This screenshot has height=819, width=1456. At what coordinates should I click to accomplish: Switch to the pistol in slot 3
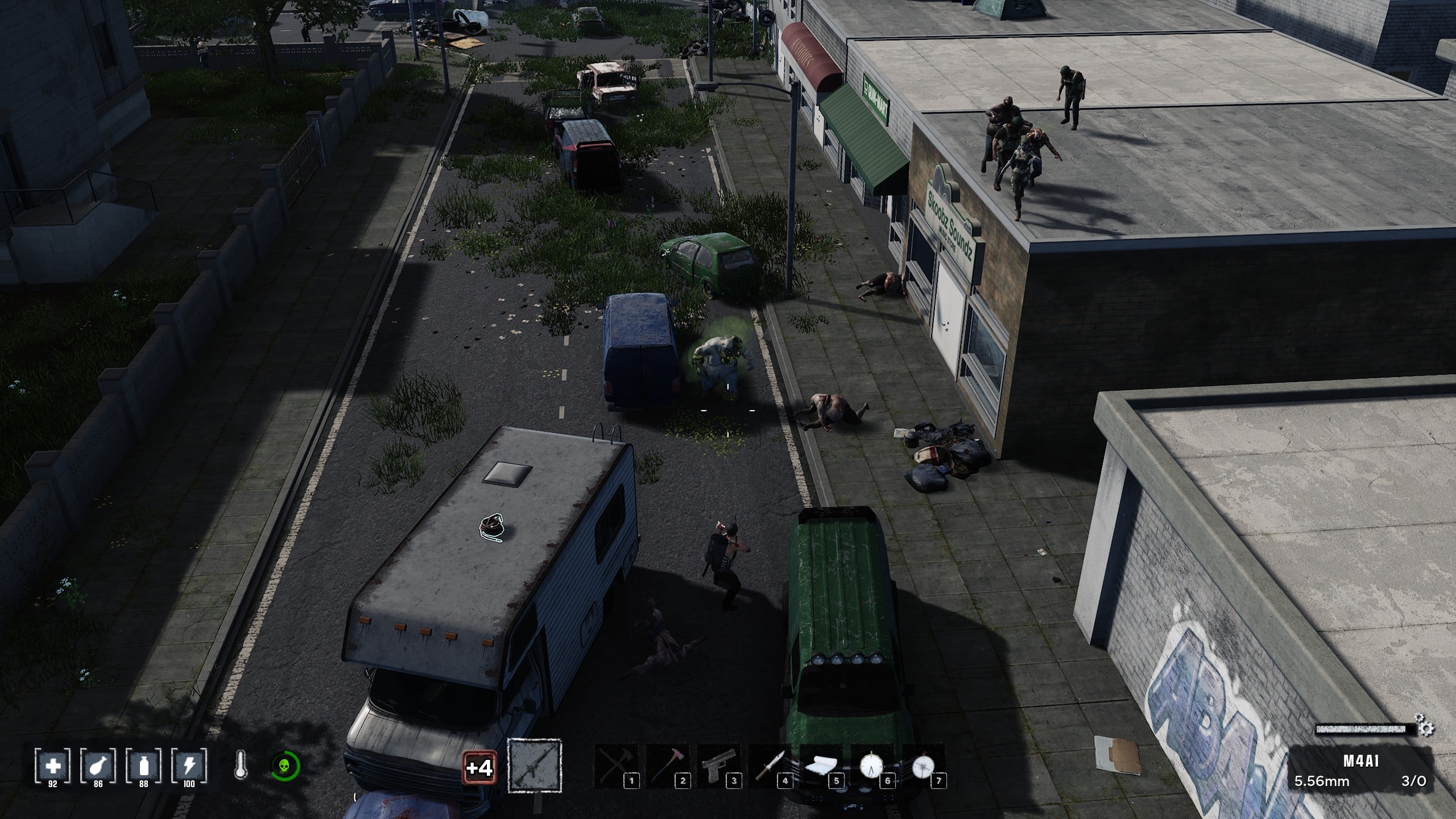coord(718,767)
